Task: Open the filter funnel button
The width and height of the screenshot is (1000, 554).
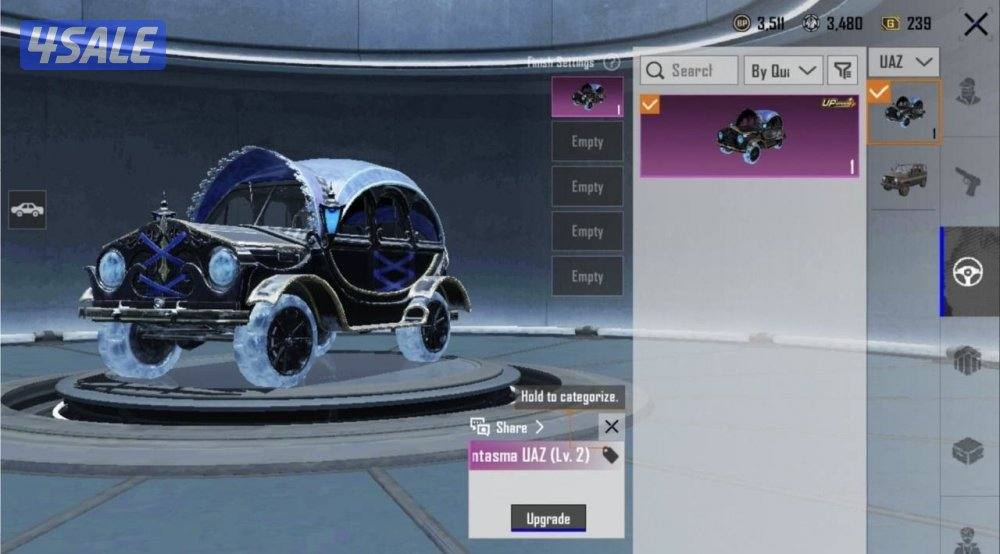Action: click(843, 70)
